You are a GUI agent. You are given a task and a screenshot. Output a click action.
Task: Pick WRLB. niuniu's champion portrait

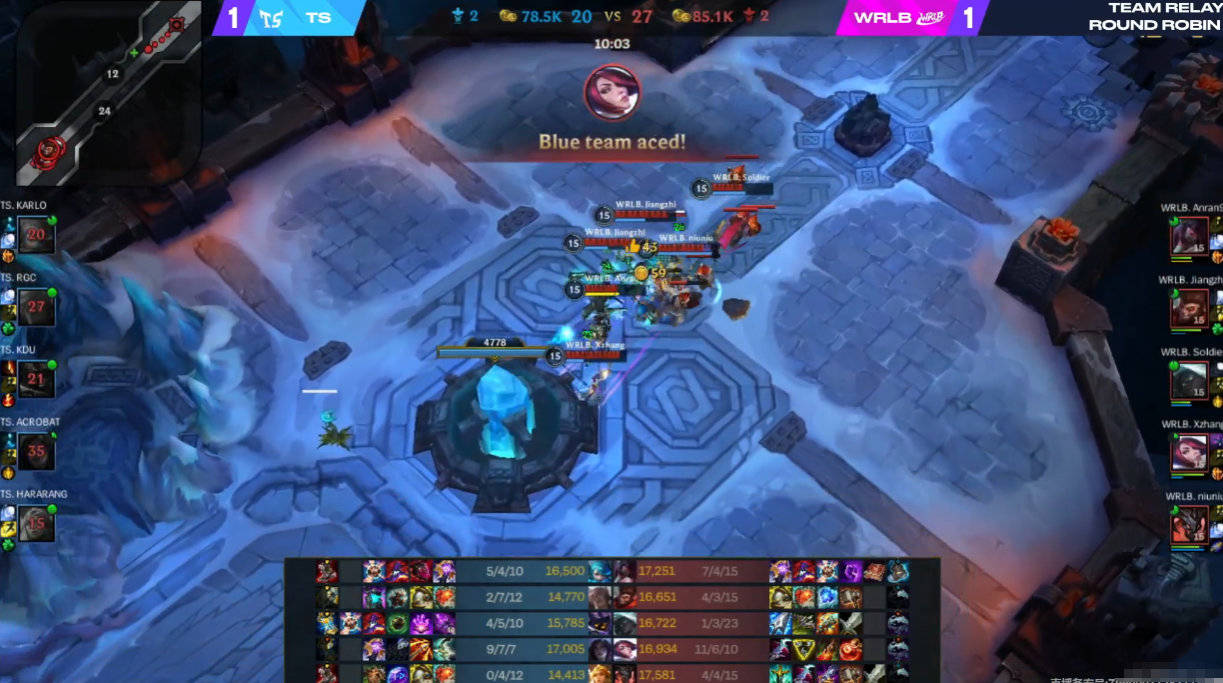[x=1190, y=524]
